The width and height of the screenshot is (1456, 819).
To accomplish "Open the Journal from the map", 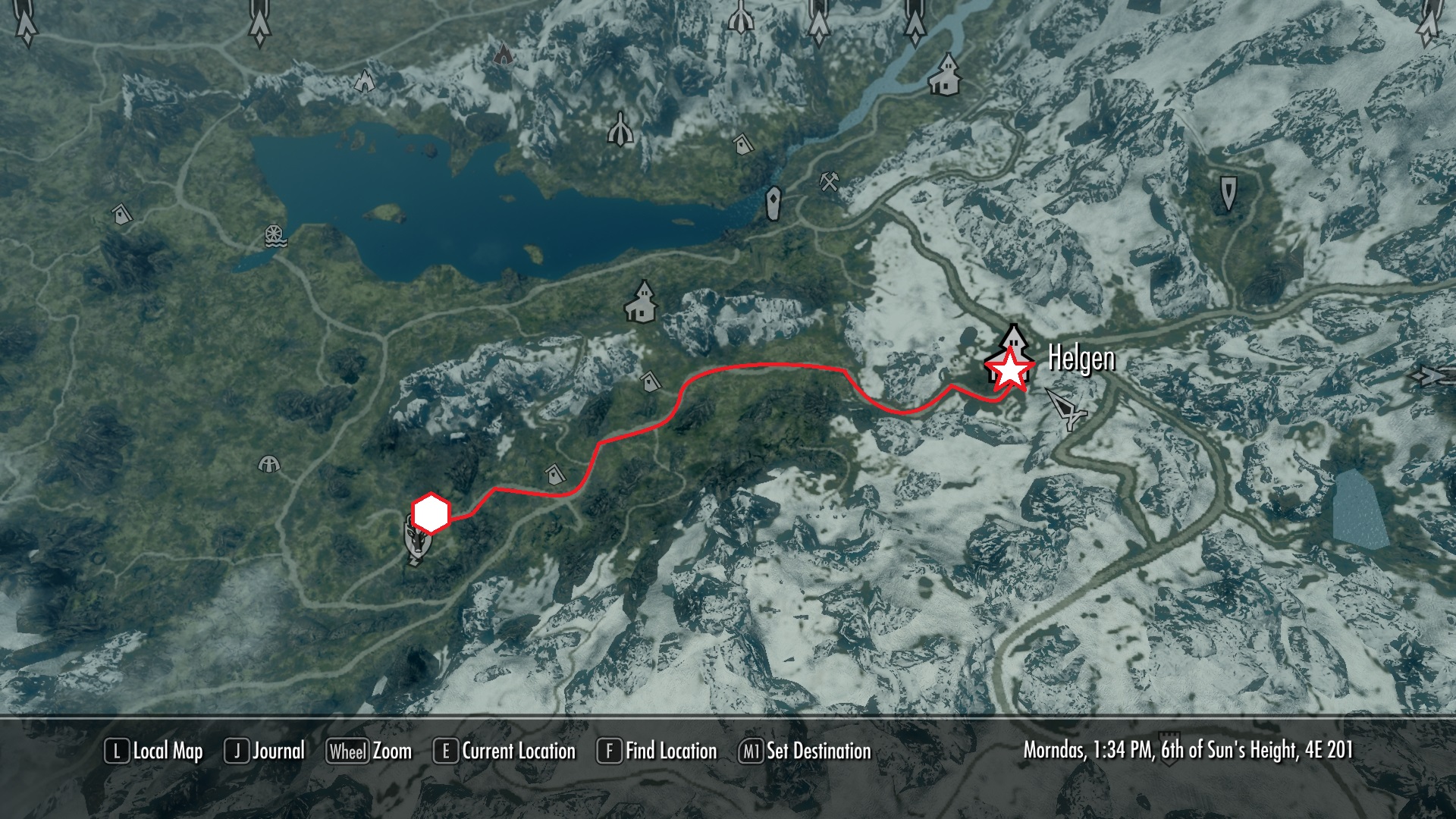I will (x=265, y=752).
